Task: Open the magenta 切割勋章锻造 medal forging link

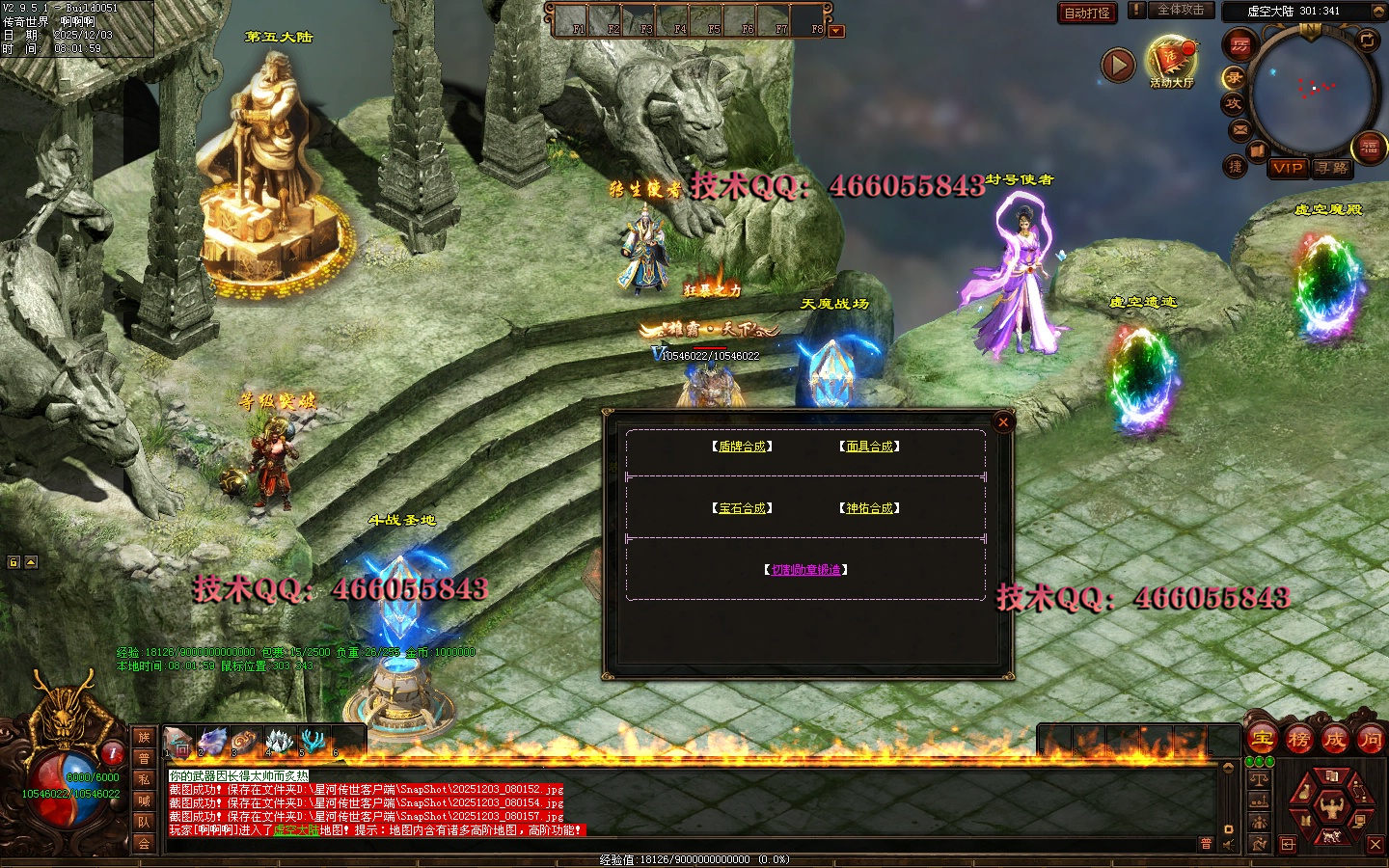Action: point(805,570)
